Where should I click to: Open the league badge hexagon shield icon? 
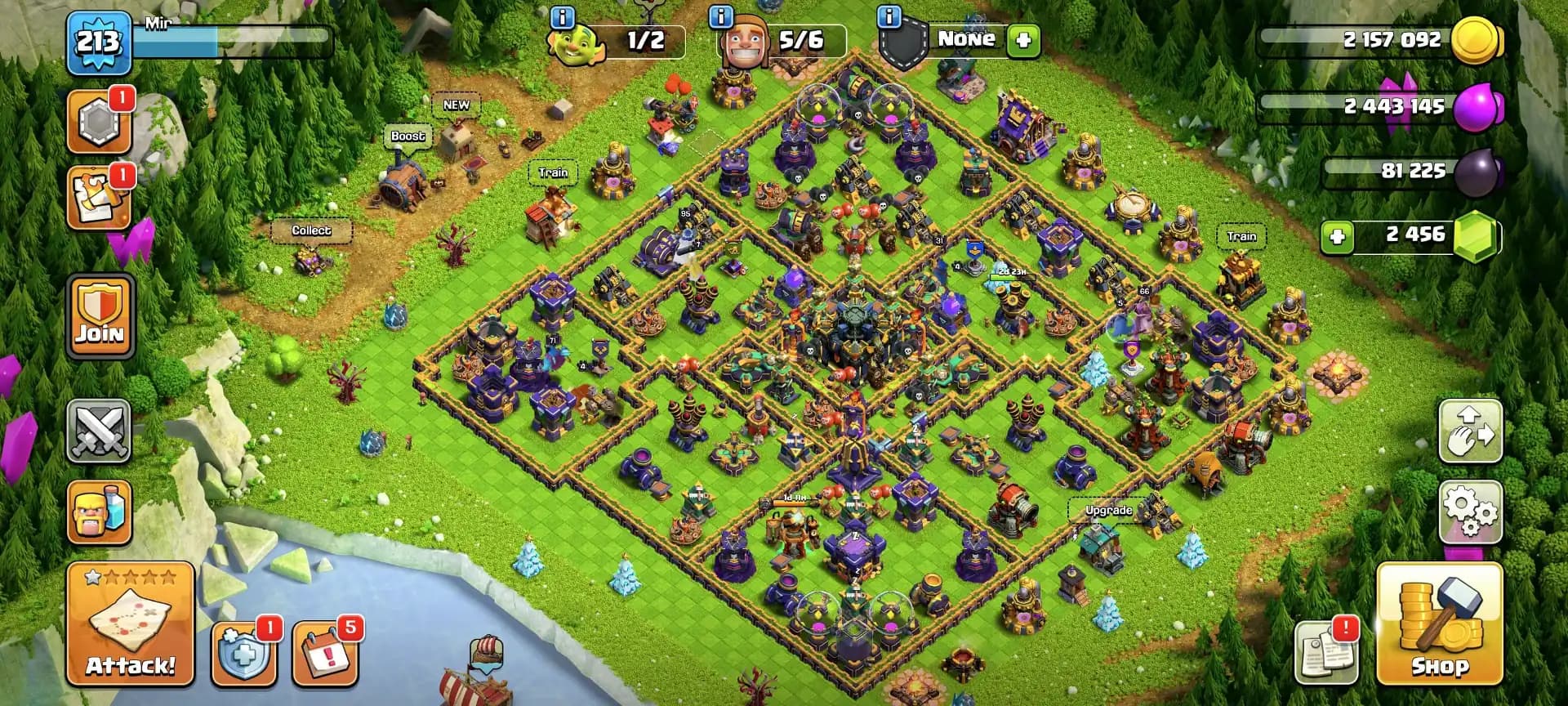click(99, 120)
